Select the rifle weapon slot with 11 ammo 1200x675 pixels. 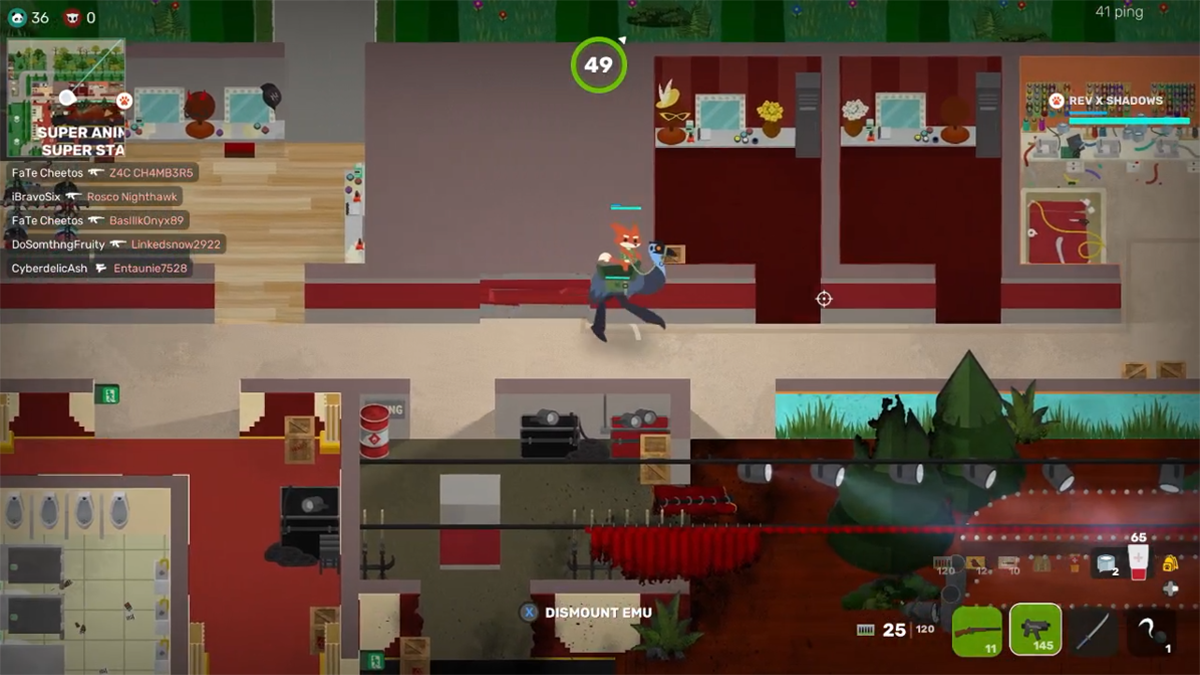(977, 631)
